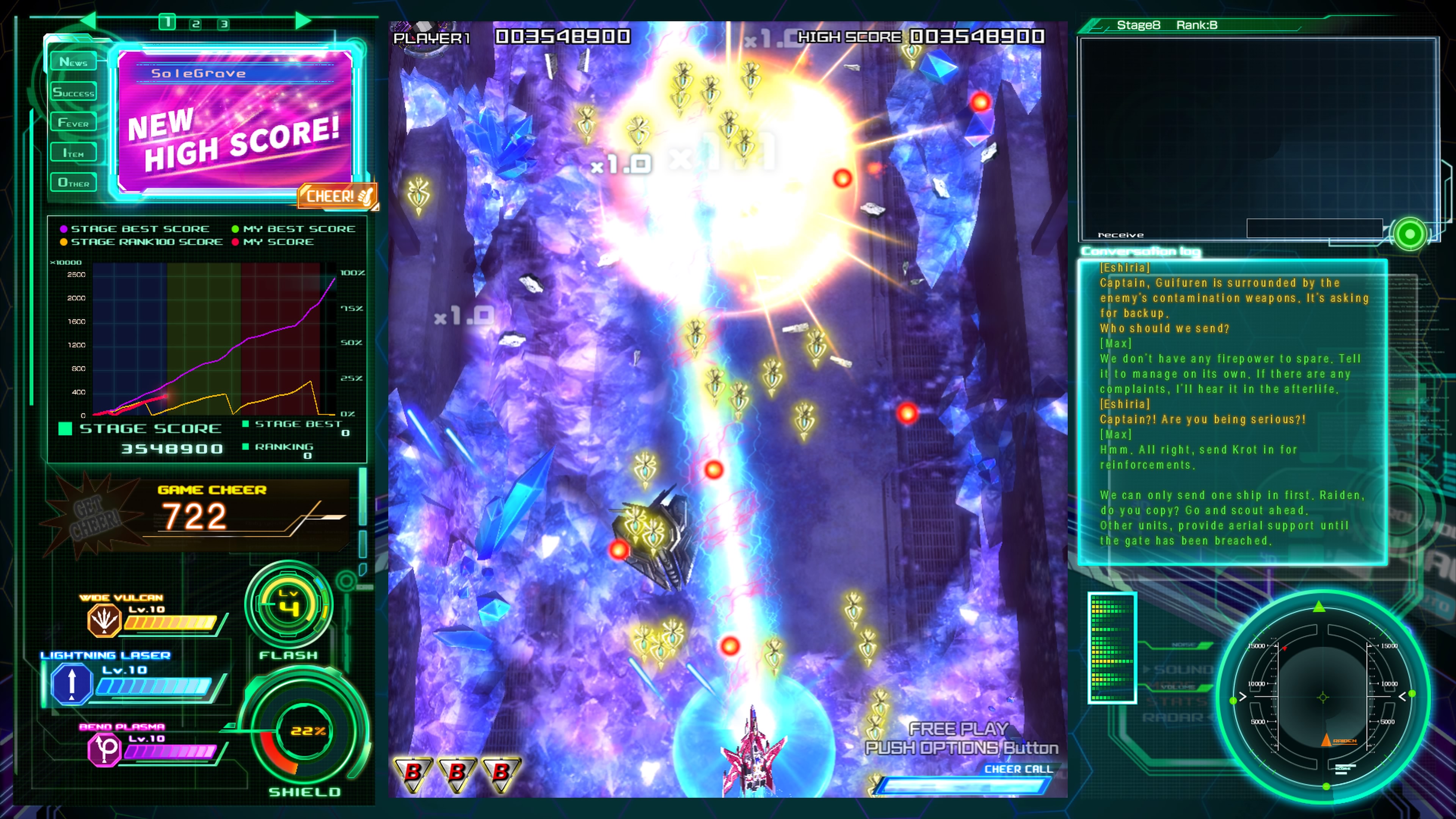This screenshot has height=819, width=1456.
Task: Go to gadget page 3
Action: tap(224, 24)
